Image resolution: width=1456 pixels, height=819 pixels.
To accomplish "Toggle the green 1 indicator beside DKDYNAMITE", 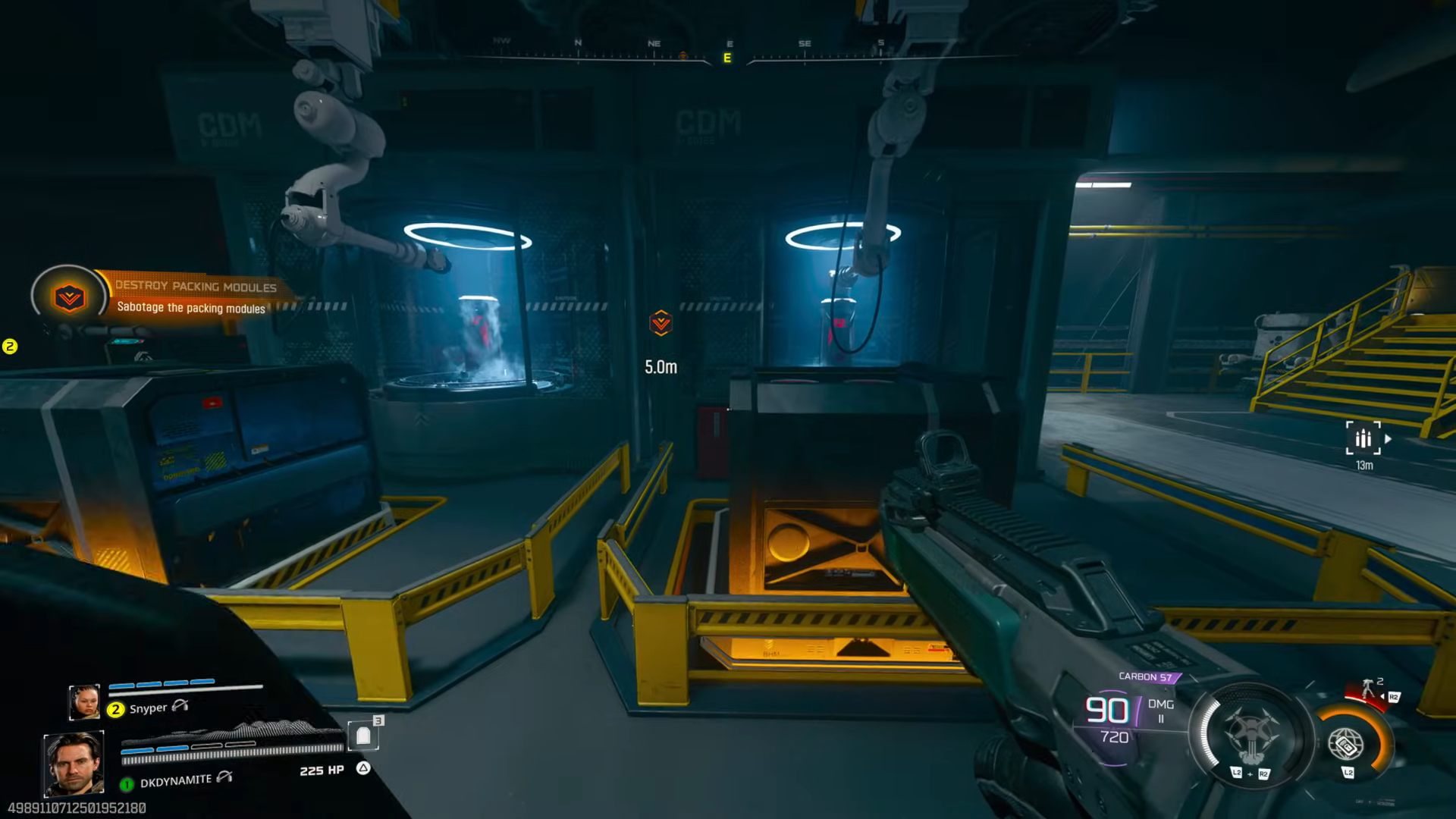I will click(127, 785).
